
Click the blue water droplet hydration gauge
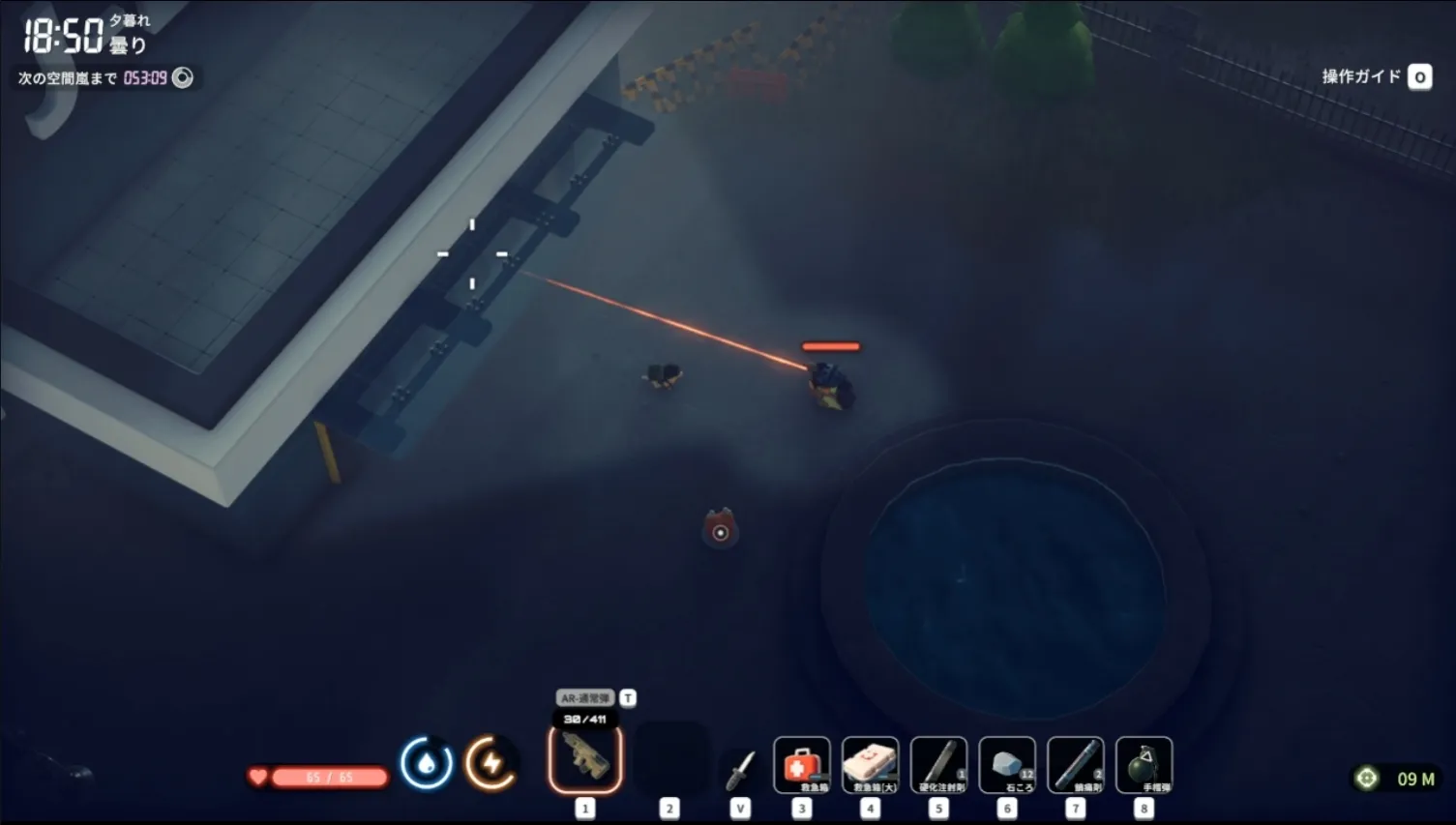[426, 763]
